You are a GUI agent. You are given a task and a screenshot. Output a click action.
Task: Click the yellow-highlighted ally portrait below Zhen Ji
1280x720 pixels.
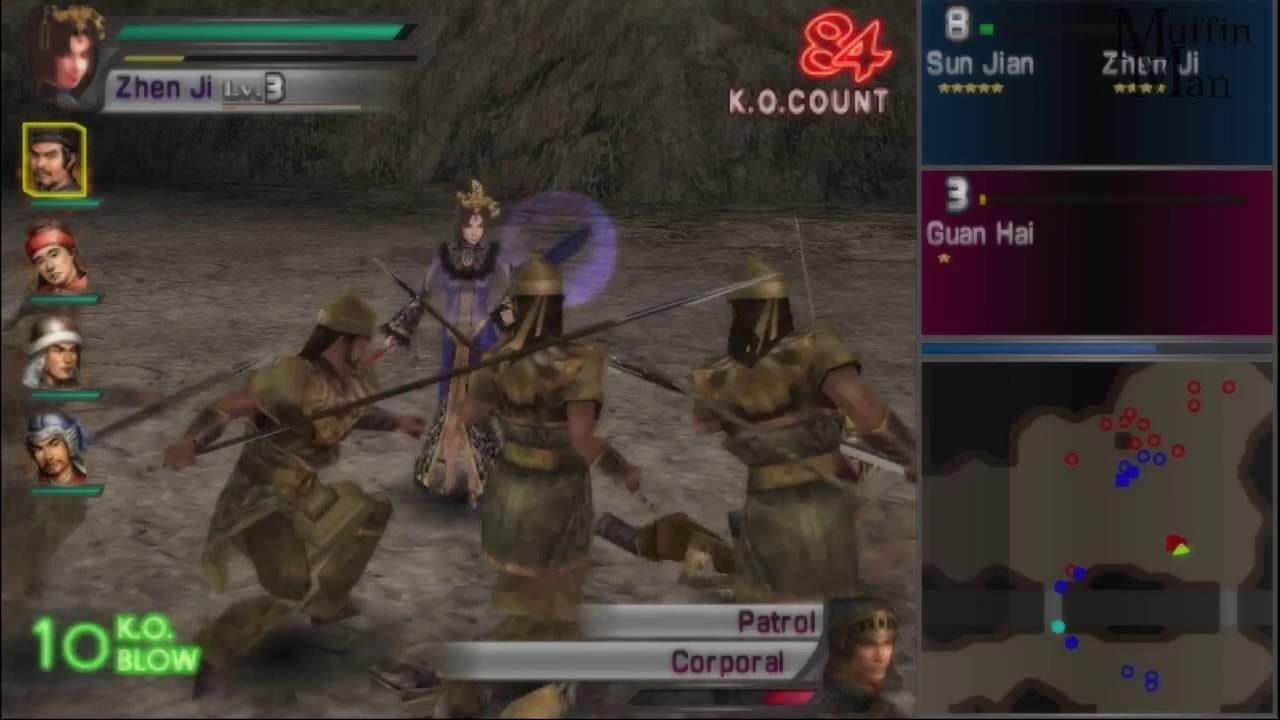coord(55,160)
